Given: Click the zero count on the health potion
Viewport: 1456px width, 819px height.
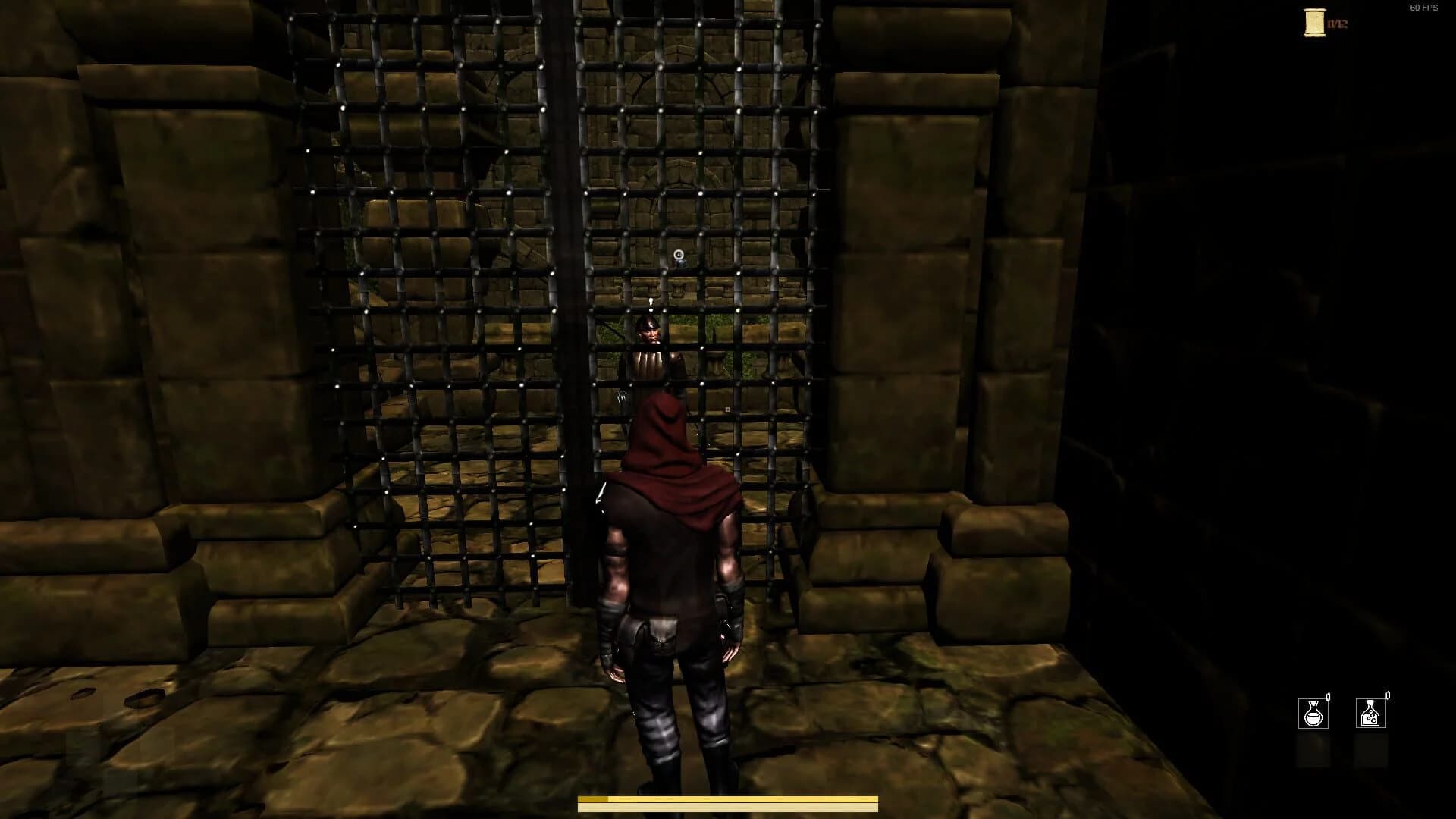Looking at the screenshot, I should click(1328, 695).
